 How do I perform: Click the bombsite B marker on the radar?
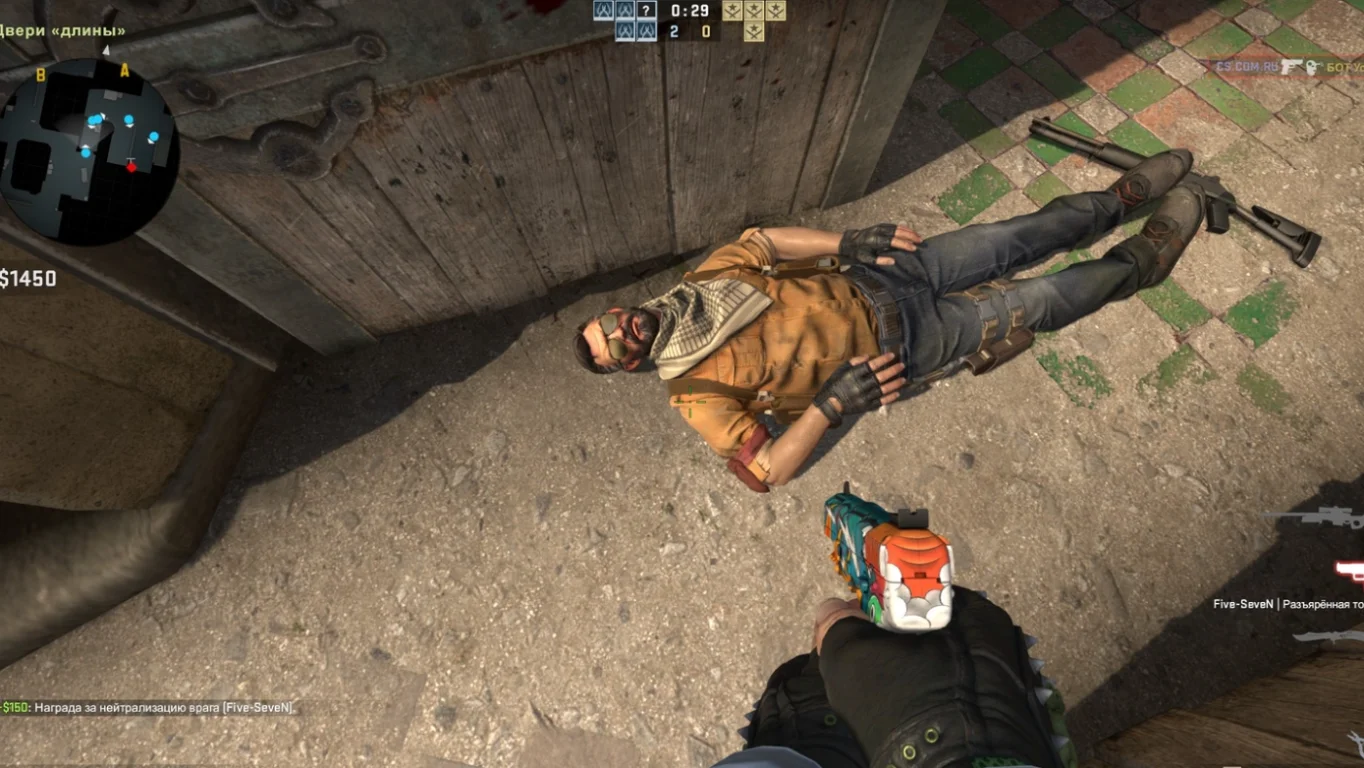coord(39,74)
